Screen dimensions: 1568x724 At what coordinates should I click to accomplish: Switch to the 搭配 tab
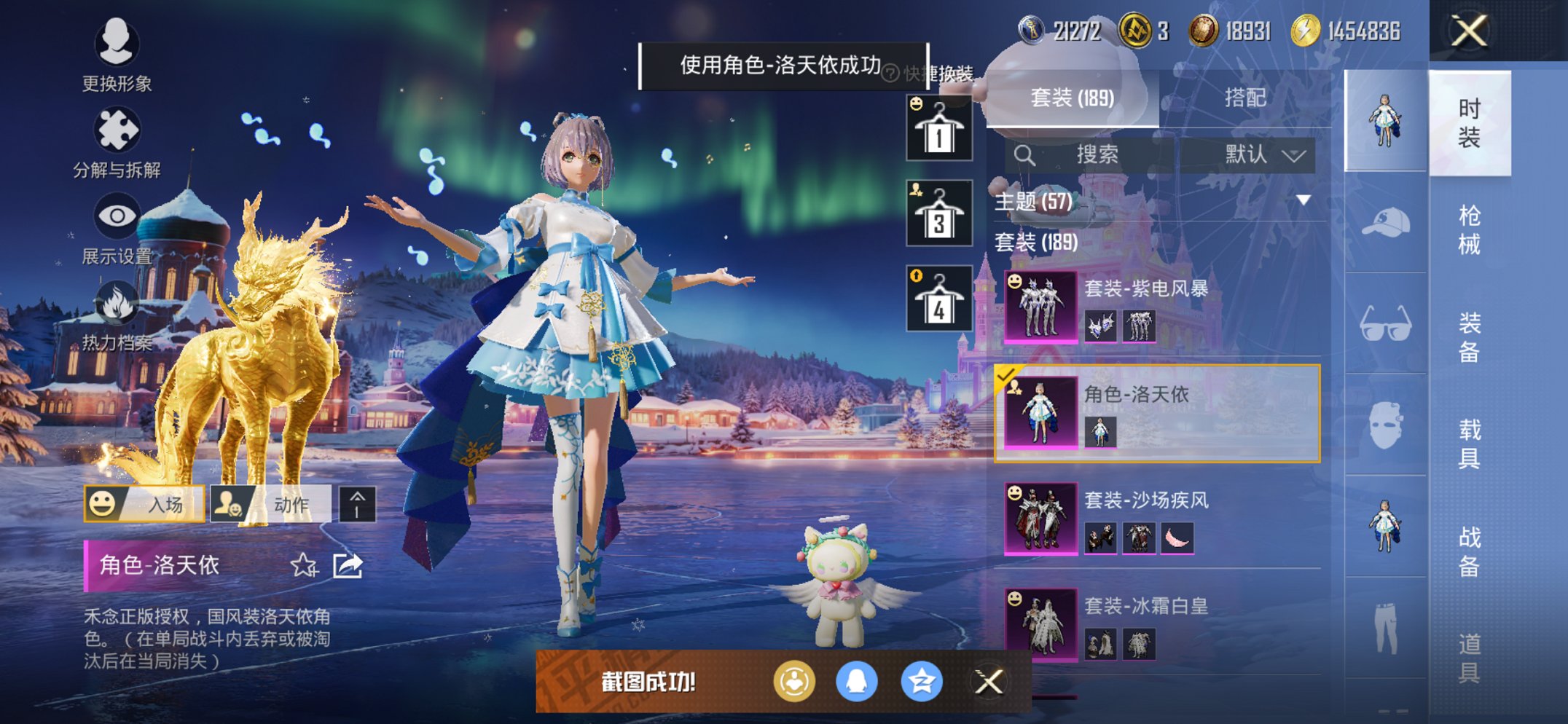pyautogui.click(x=1247, y=96)
